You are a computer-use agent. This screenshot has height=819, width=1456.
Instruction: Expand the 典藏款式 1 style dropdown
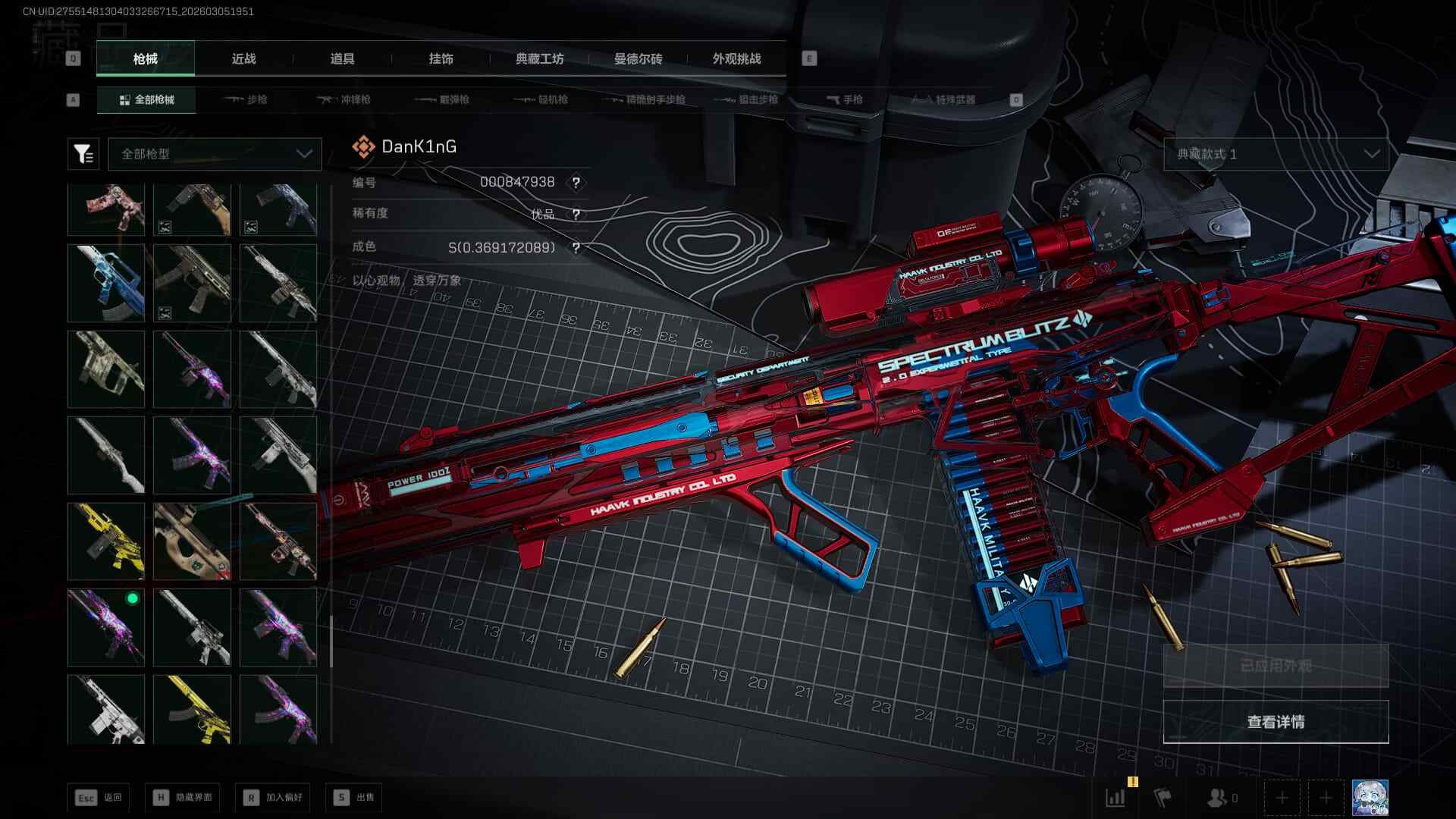(x=1276, y=154)
